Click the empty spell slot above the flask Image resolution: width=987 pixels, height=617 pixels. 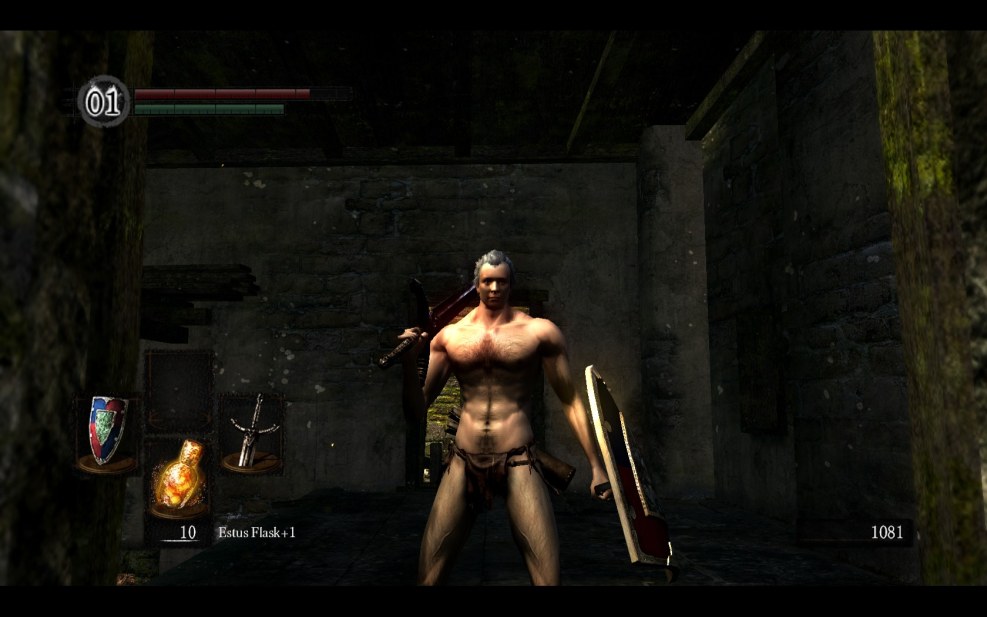(178, 390)
